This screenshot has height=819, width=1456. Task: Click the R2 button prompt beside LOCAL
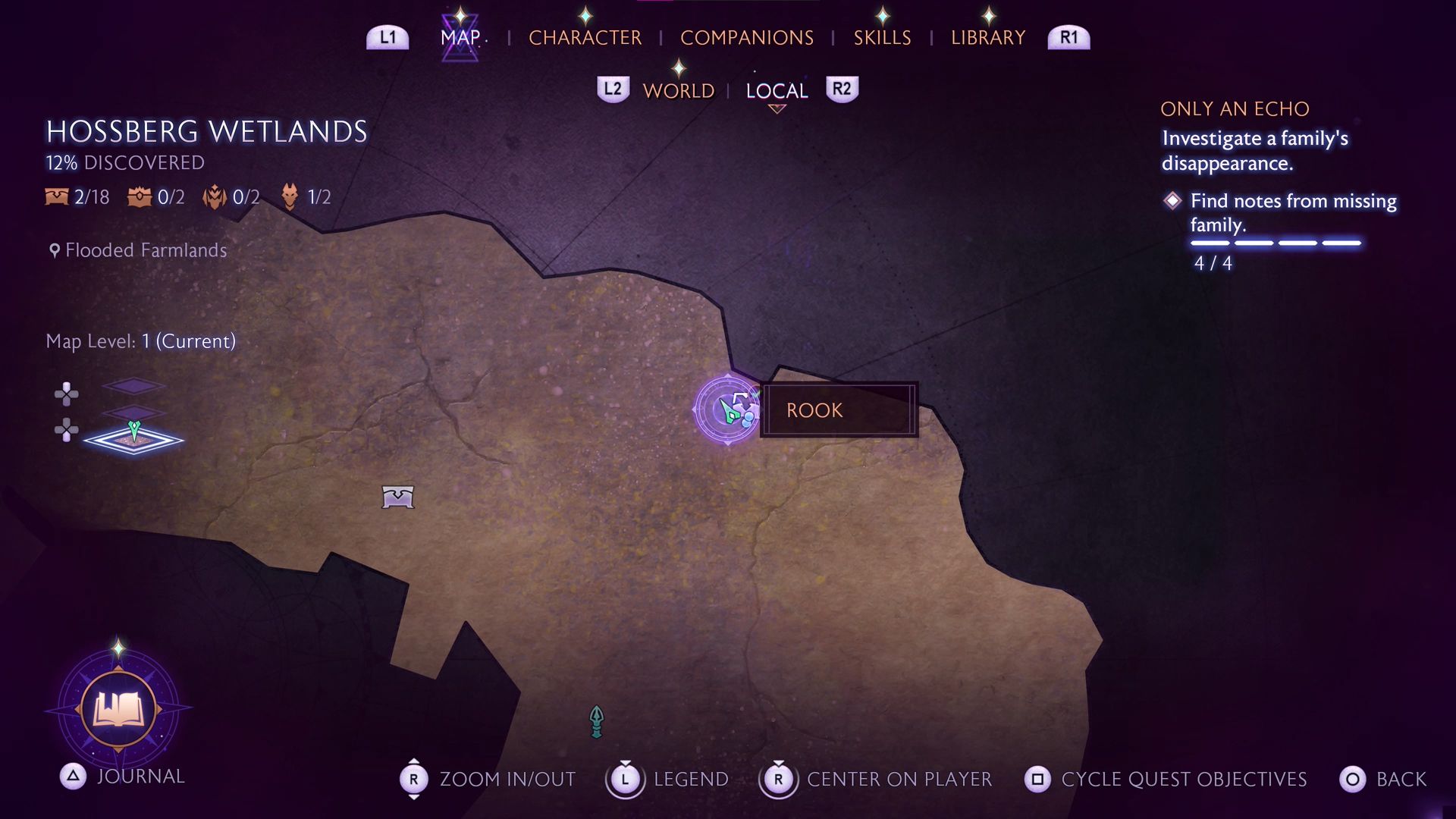coord(842,89)
